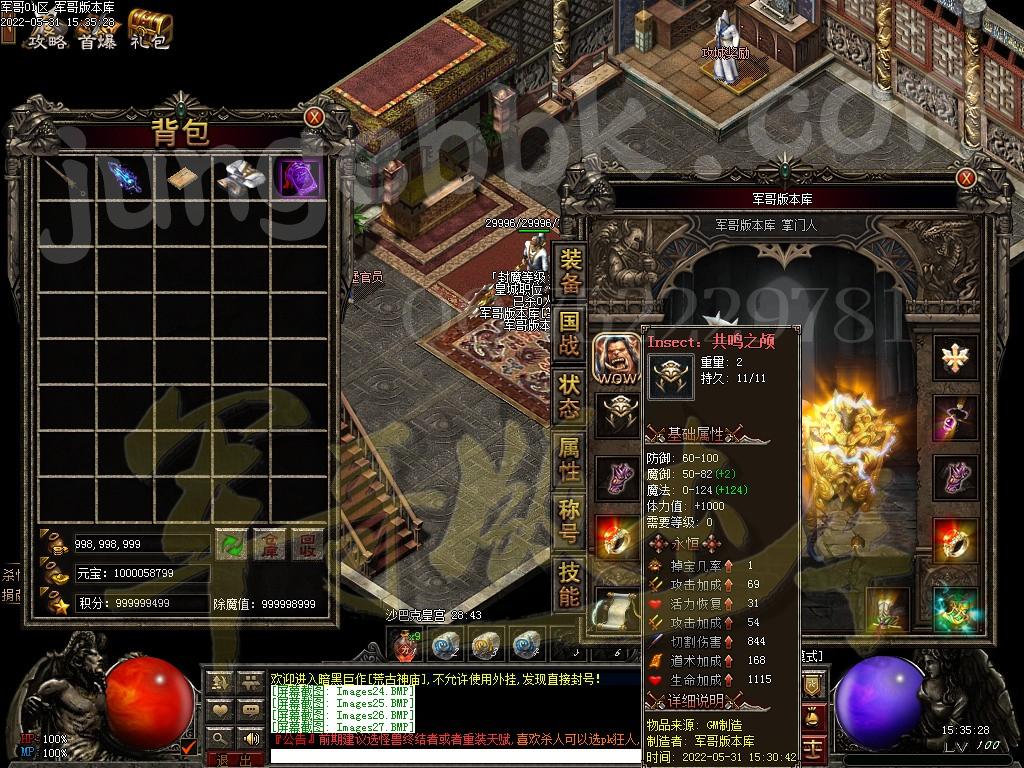Switch to the 技能 skills tab
The width and height of the screenshot is (1024, 768).
pos(569,585)
